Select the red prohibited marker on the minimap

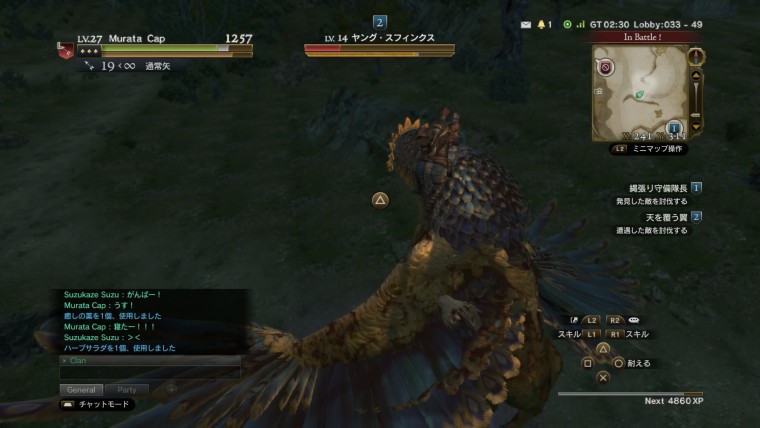click(605, 68)
